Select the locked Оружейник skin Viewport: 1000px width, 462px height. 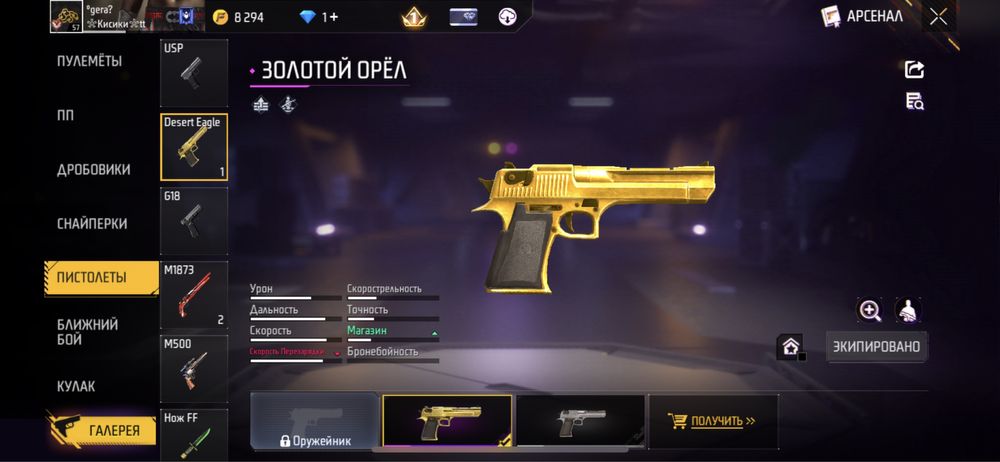click(x=314, y=421)
